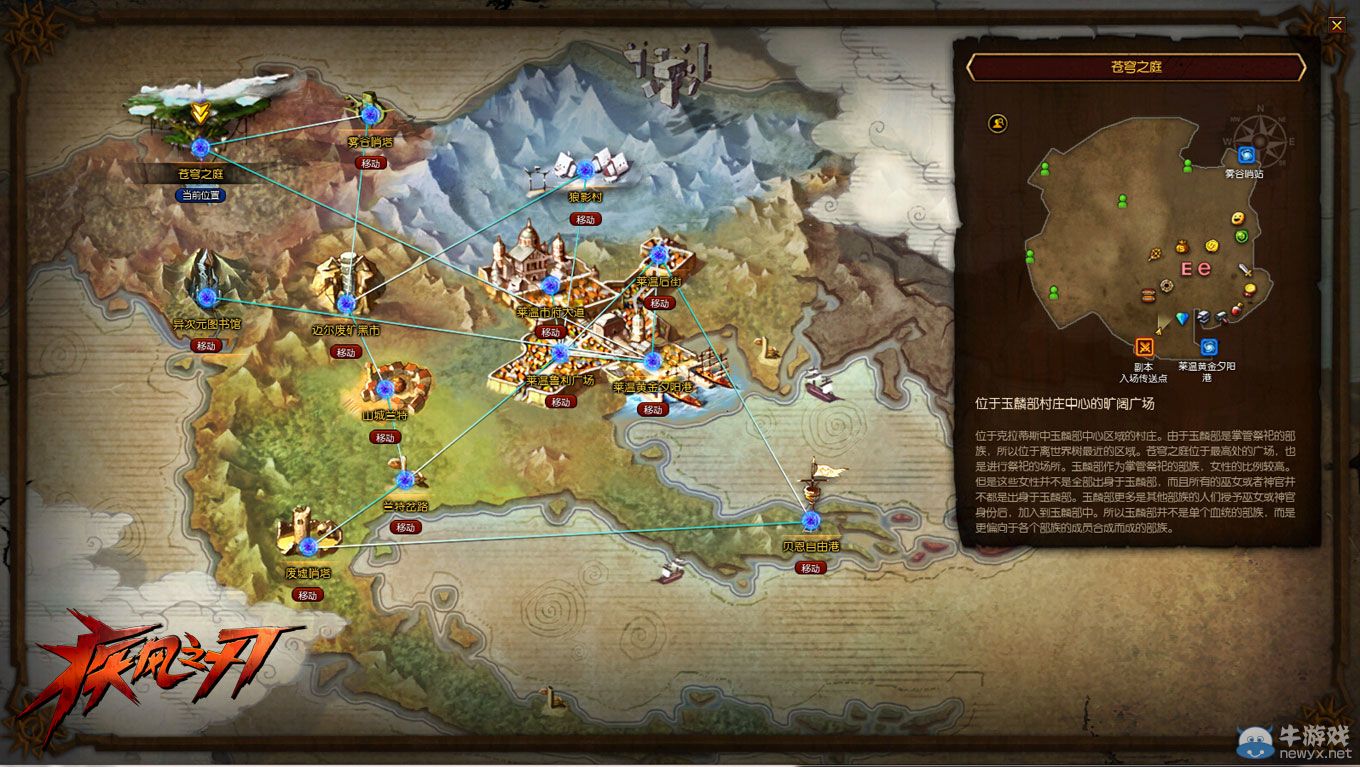Image resolution: width=1360 pixels, height=767 pixels.
Task: Click a green NPC marker near 雾谷哨站
Action: (1186, 166)
